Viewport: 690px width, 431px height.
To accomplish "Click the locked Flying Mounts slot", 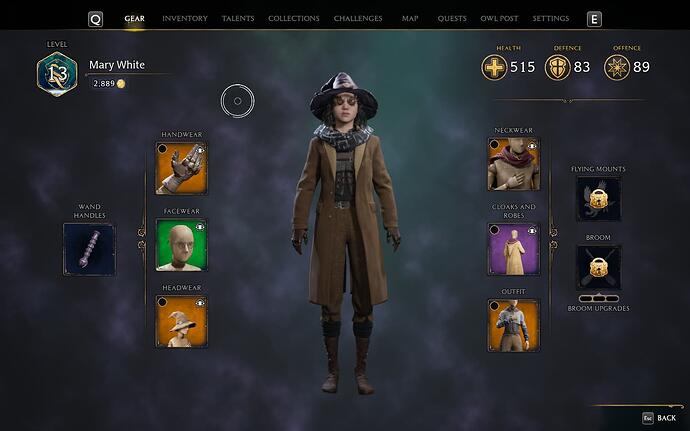I will pos(598,199).
